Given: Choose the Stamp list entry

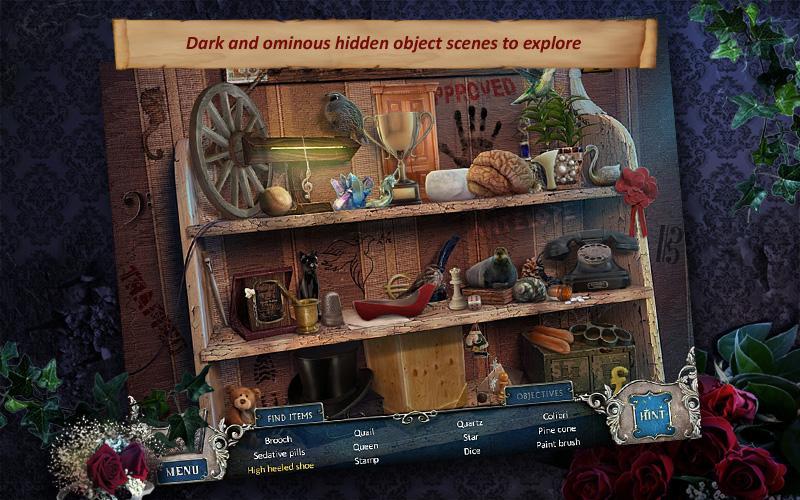Looking at the screenshot, I should pyautogui.click(x=367, y=461).
